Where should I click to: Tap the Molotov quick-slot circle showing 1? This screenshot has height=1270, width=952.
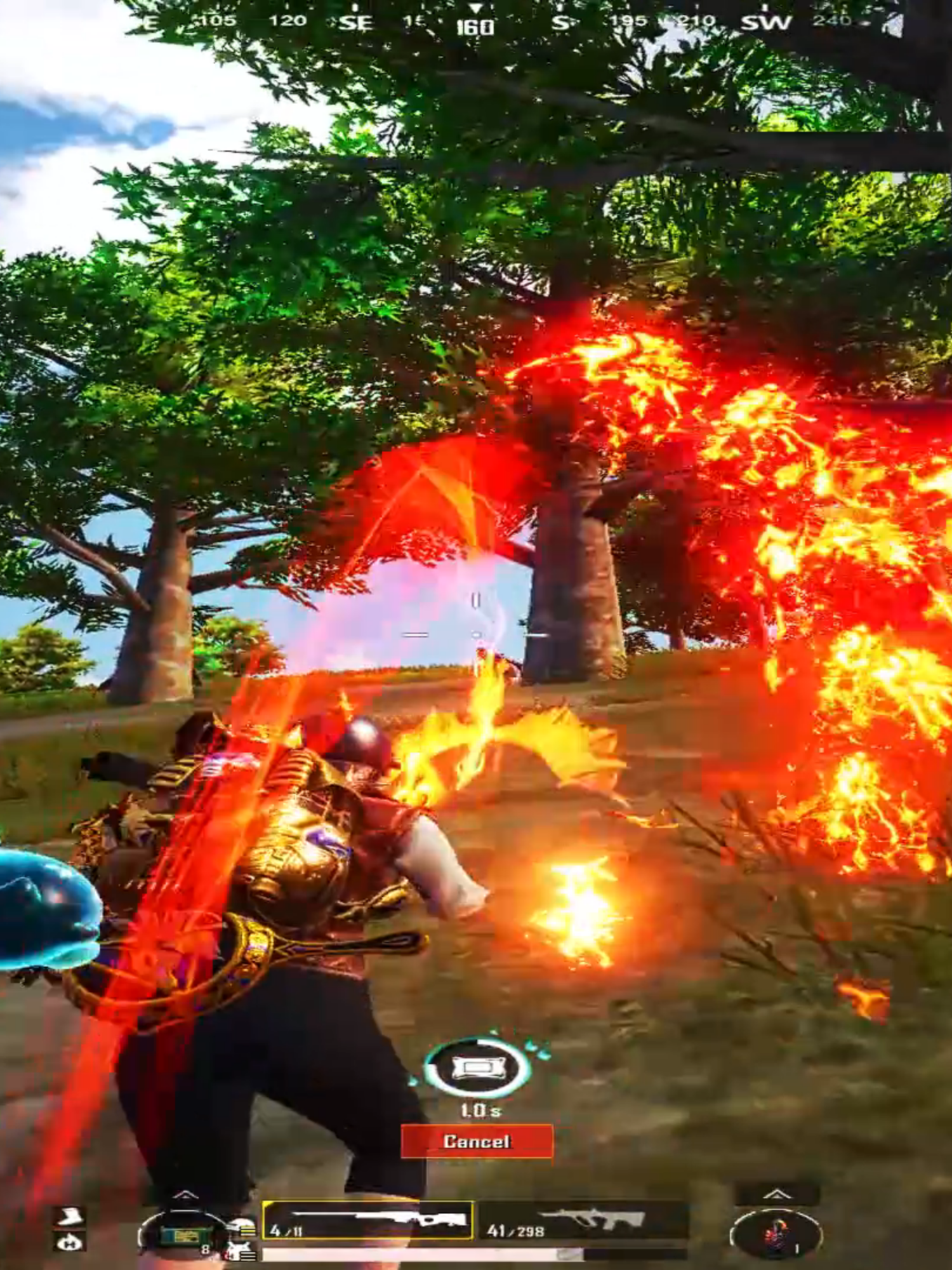tap(777, 1234)
